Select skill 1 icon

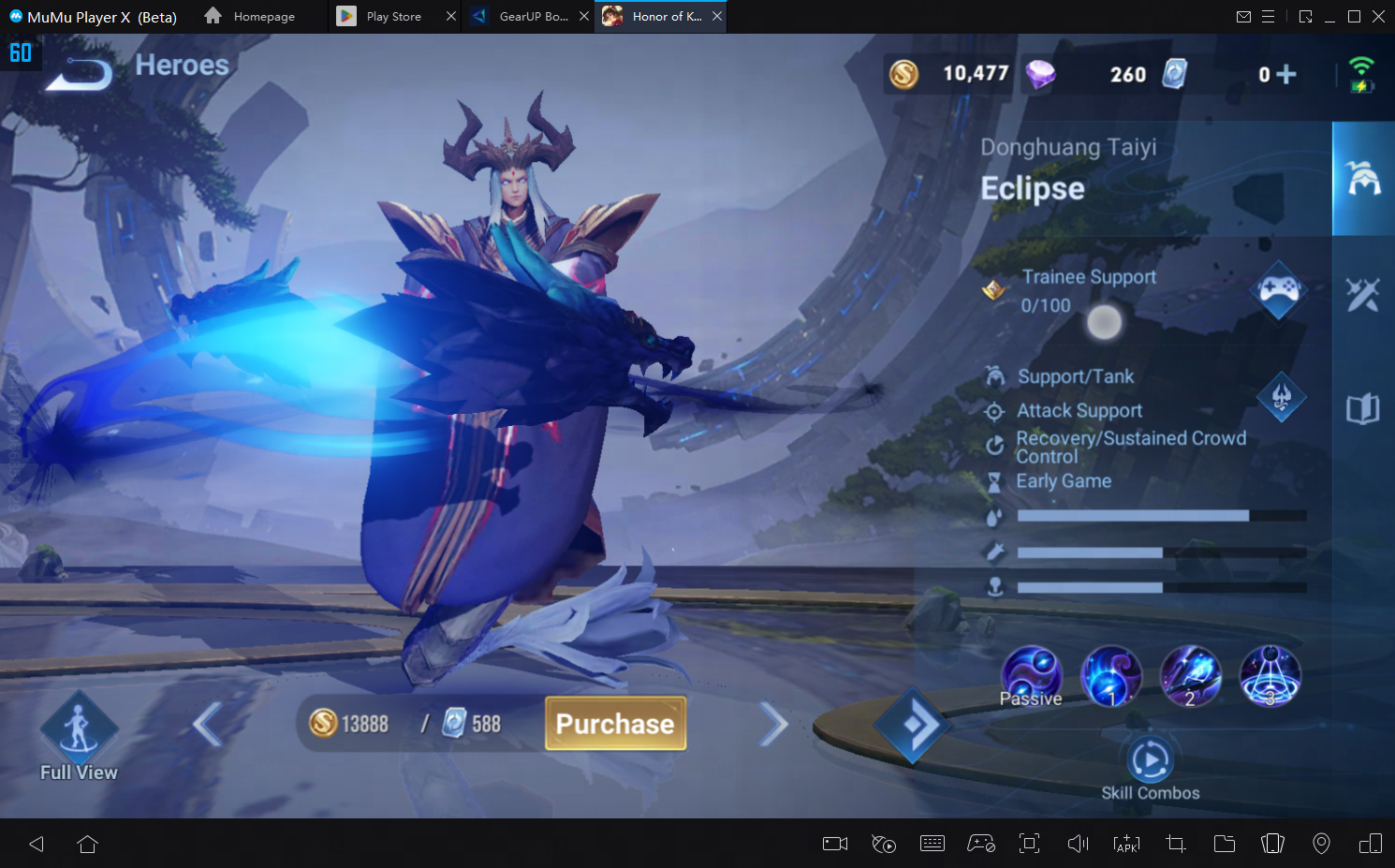click(x=1111, y=676)
